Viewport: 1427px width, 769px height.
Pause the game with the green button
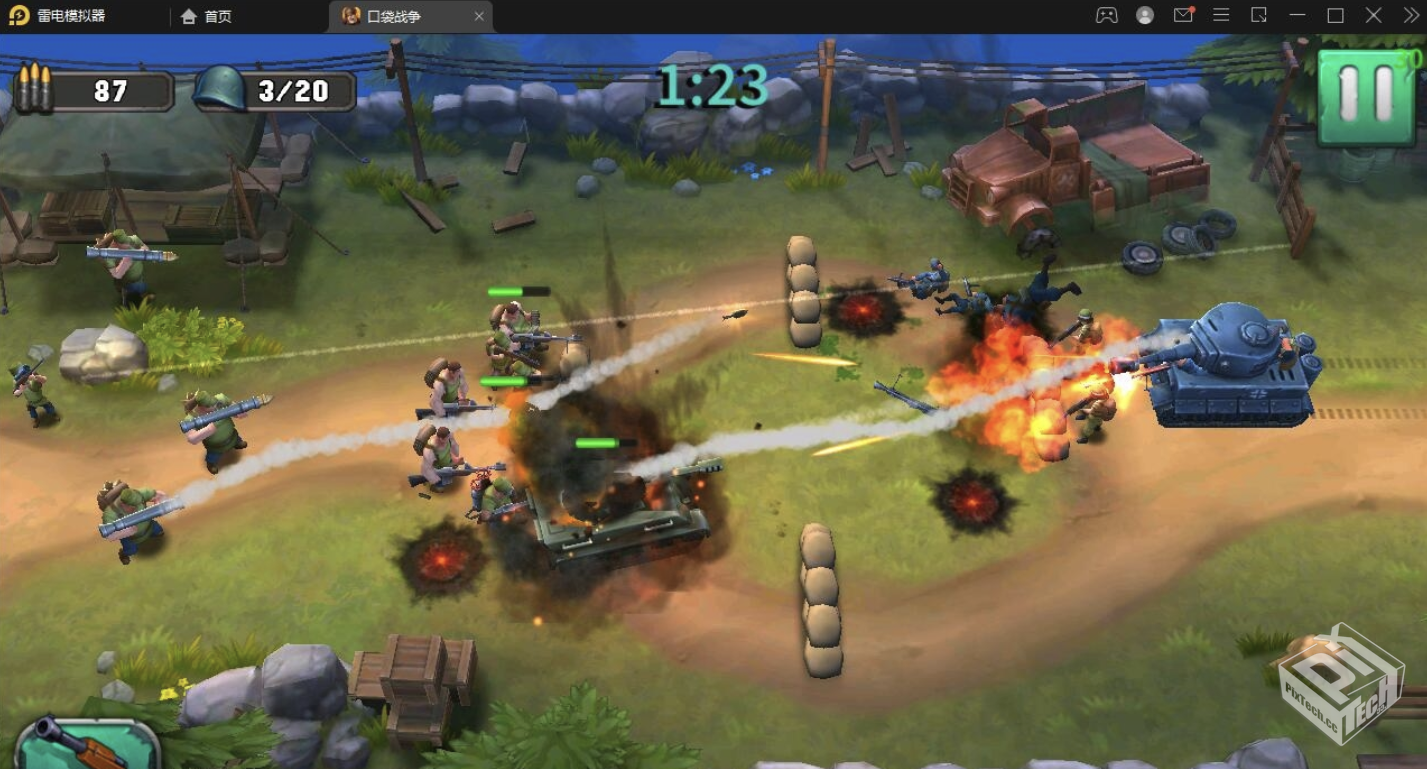tap(1367, 96)
